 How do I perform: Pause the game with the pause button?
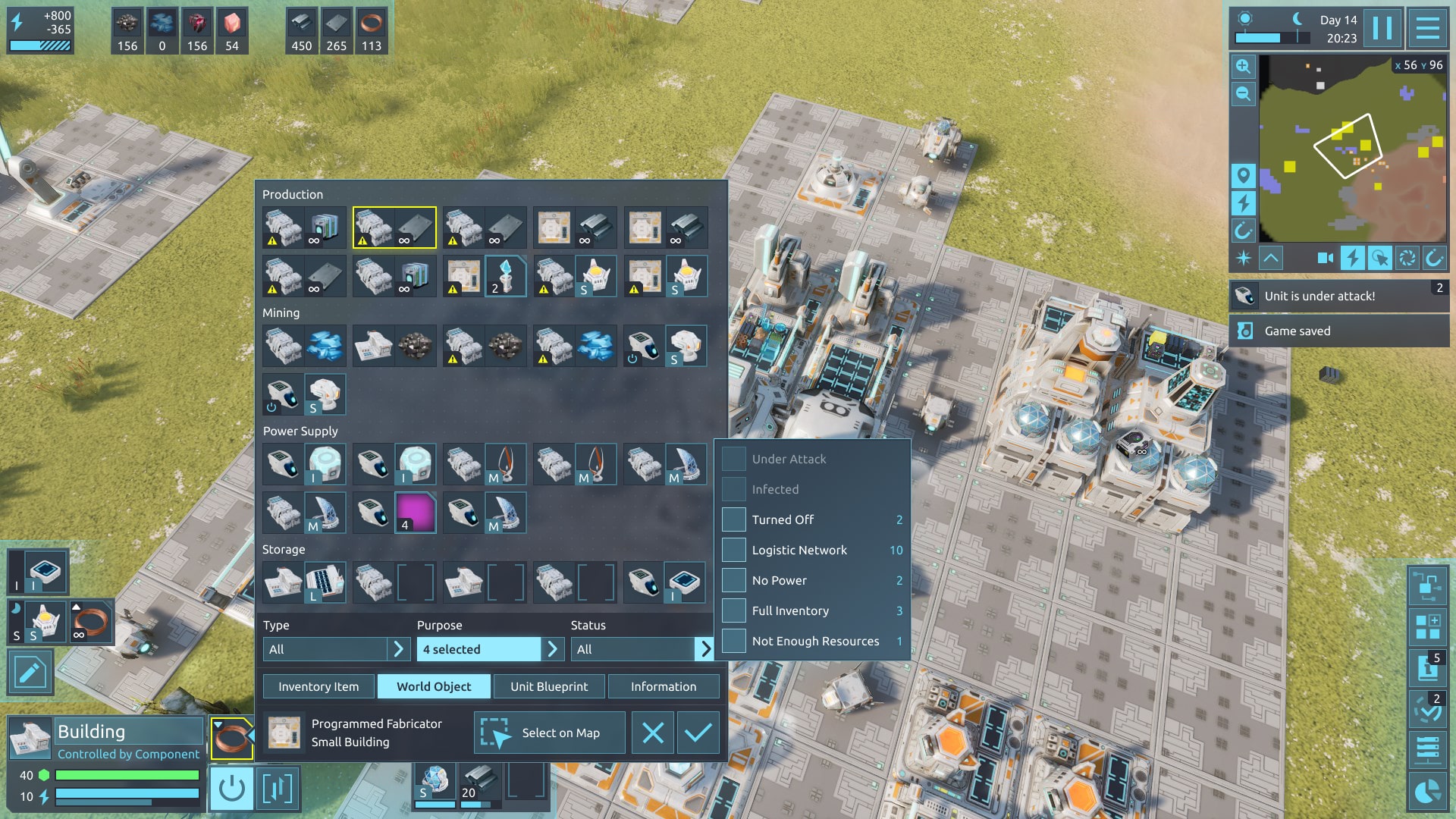1382,29
